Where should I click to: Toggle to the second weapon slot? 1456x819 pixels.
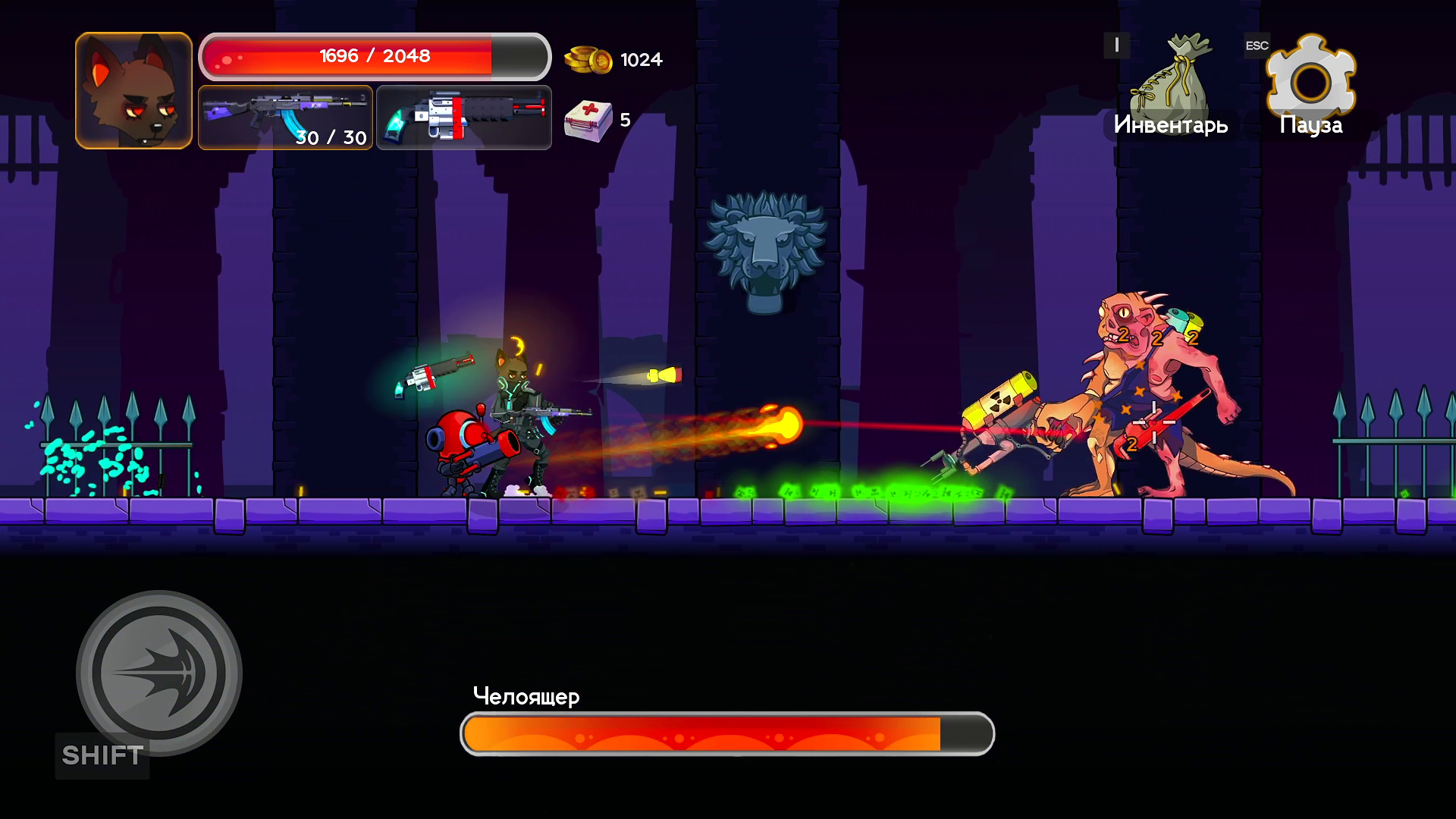pos(463,118)
